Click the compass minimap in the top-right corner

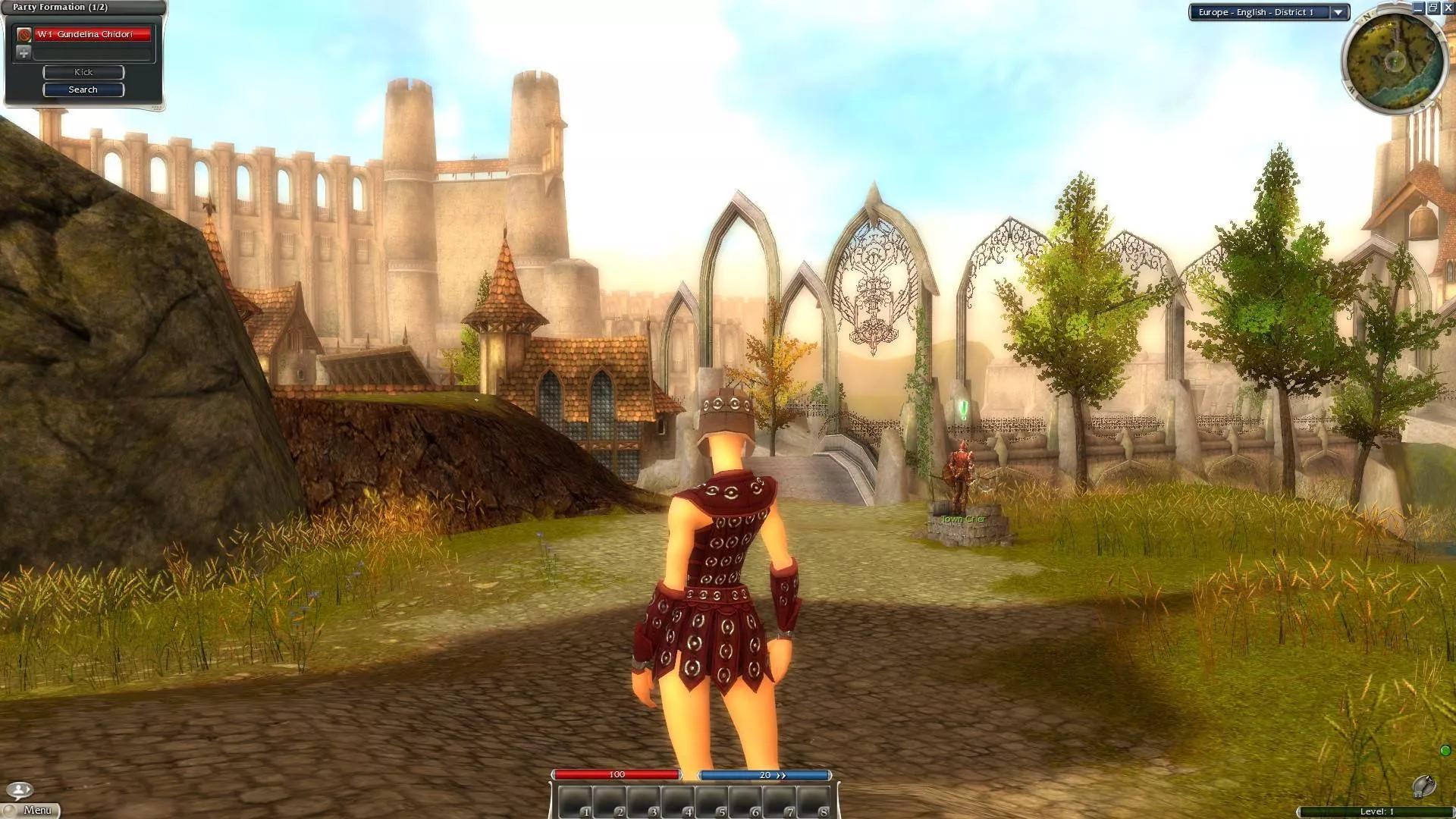[x=1395, y=57]
